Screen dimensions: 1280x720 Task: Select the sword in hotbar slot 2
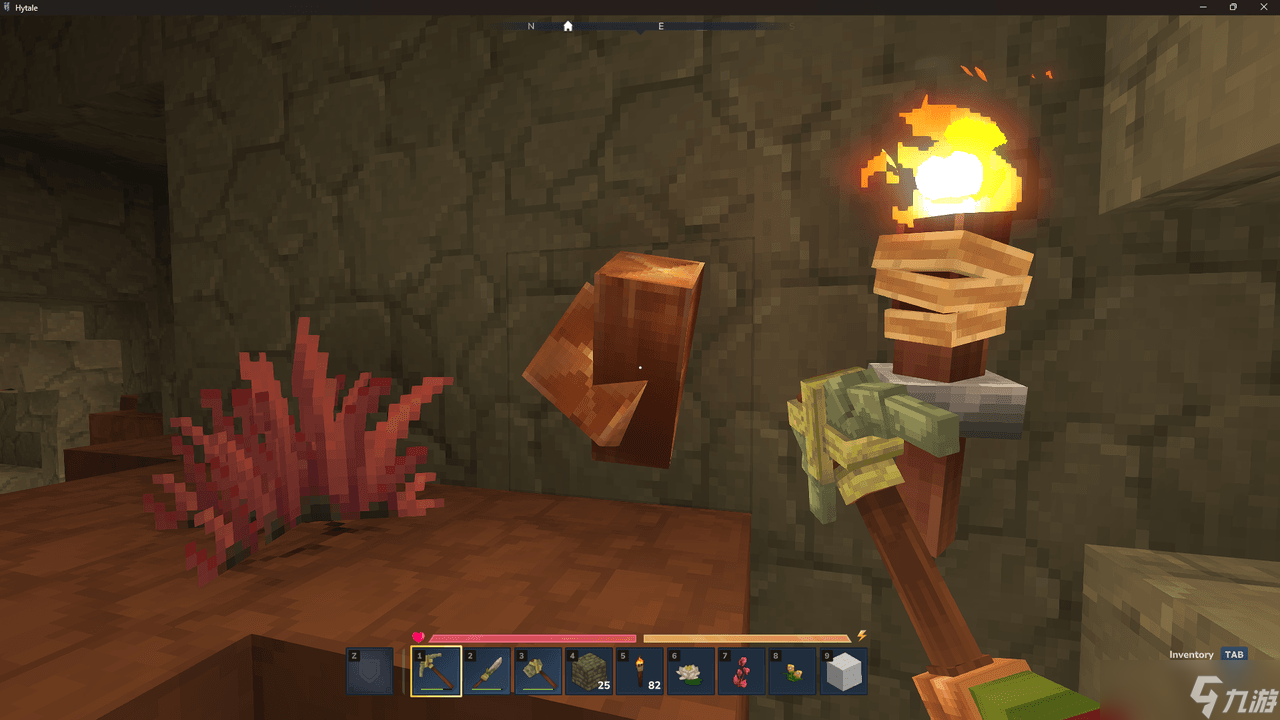(x=487, y=670)
